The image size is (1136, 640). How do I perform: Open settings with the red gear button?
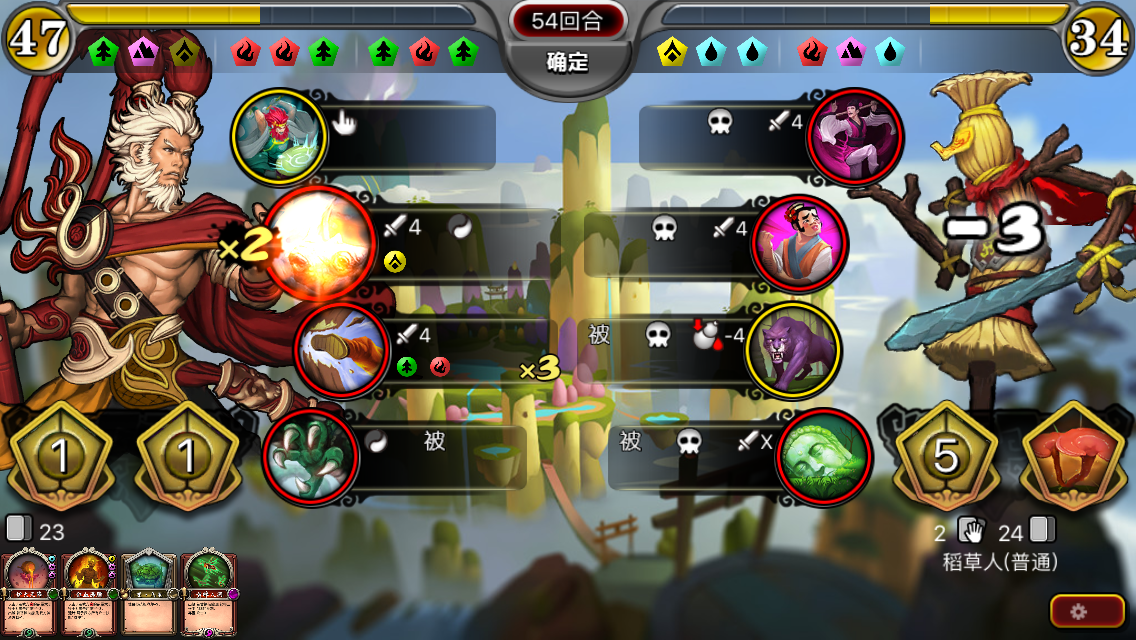[x=1087, y=610]
